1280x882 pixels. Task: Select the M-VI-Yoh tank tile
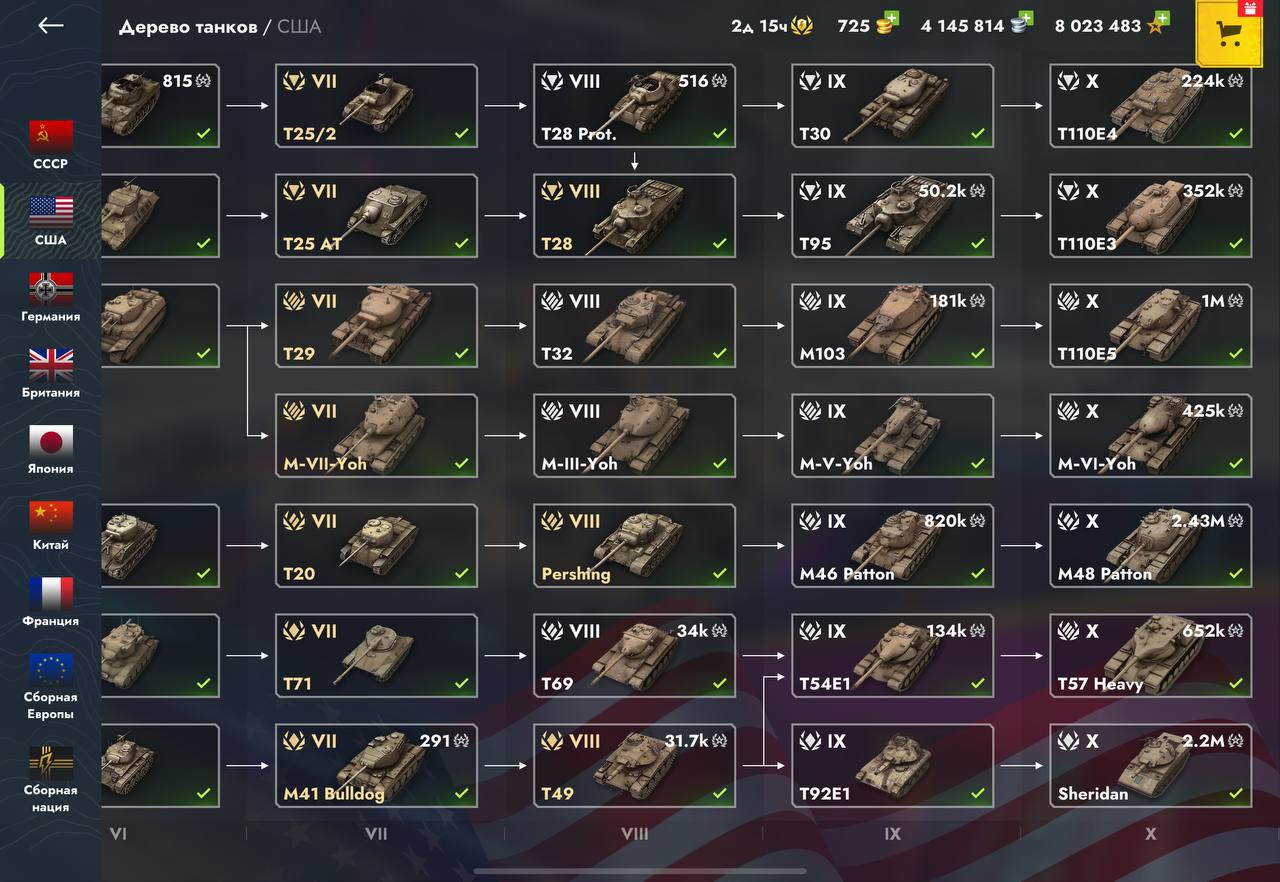click(x=1151, y=436)
